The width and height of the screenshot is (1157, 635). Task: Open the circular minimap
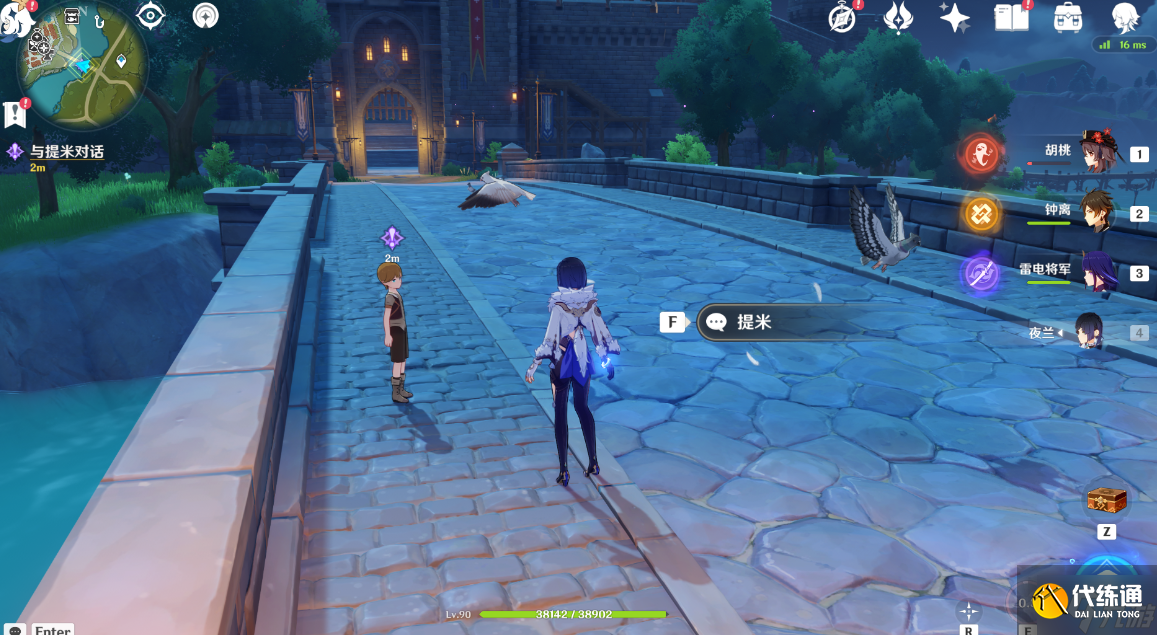[82, 66]
